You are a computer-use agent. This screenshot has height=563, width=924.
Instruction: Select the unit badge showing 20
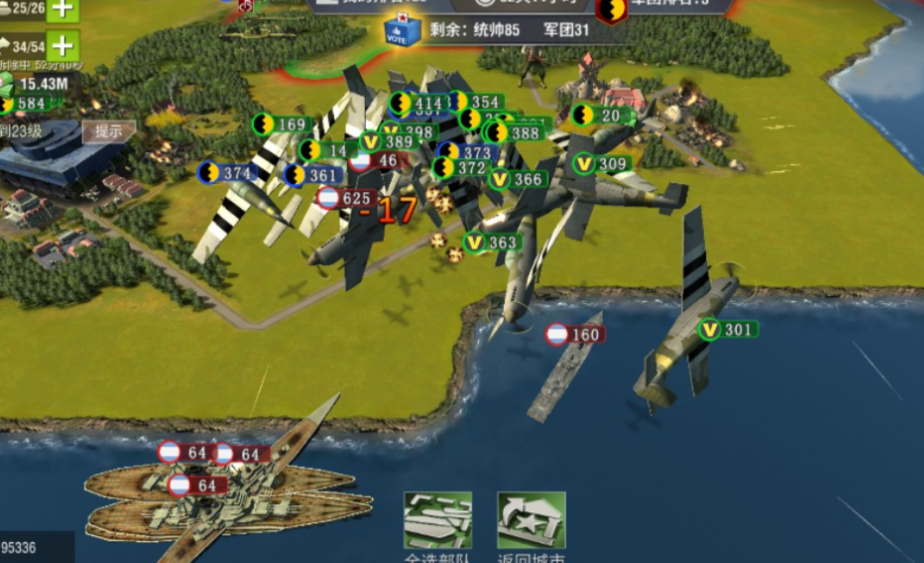[x=602, y=115]
